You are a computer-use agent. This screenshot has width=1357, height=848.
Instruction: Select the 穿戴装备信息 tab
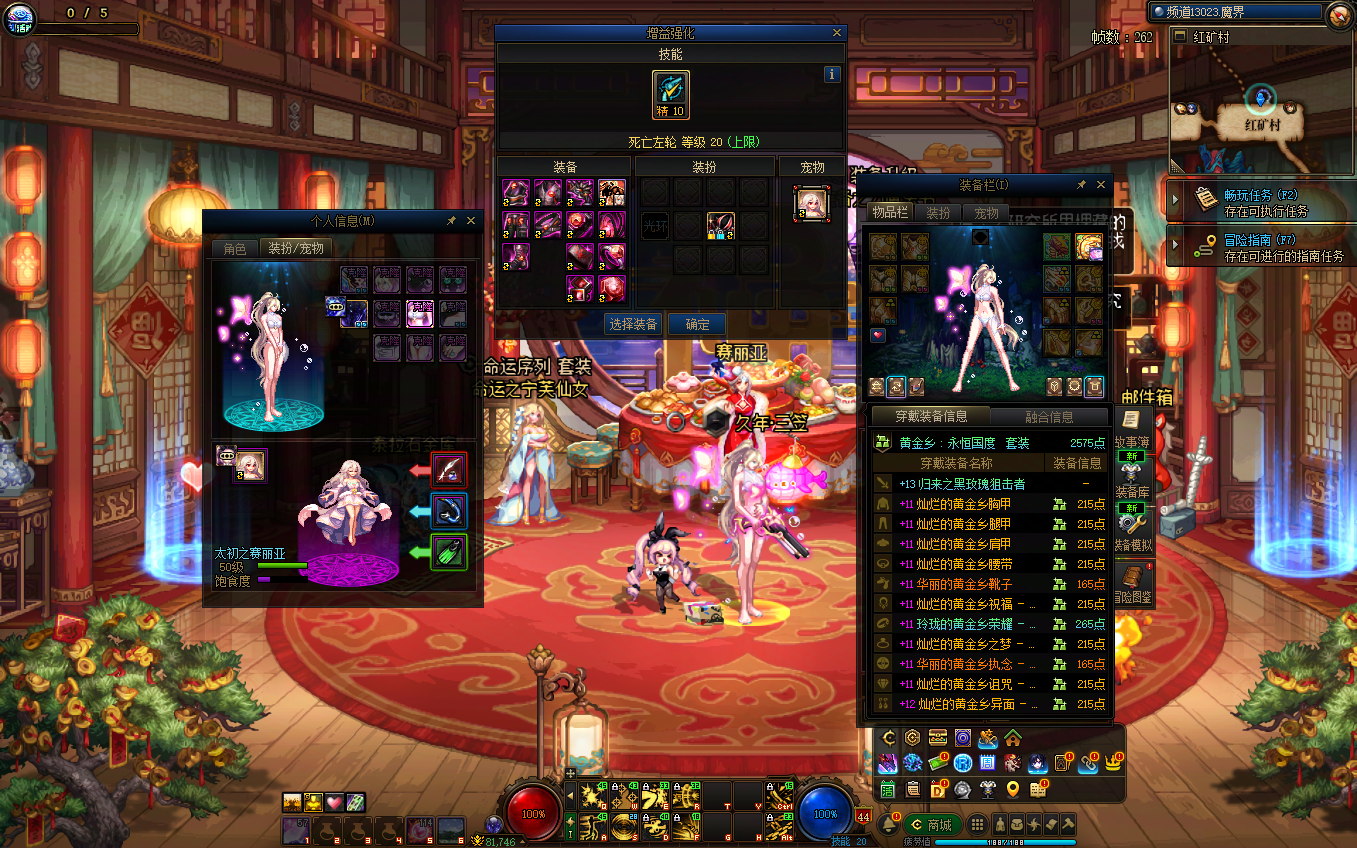(x=929, y=417)
